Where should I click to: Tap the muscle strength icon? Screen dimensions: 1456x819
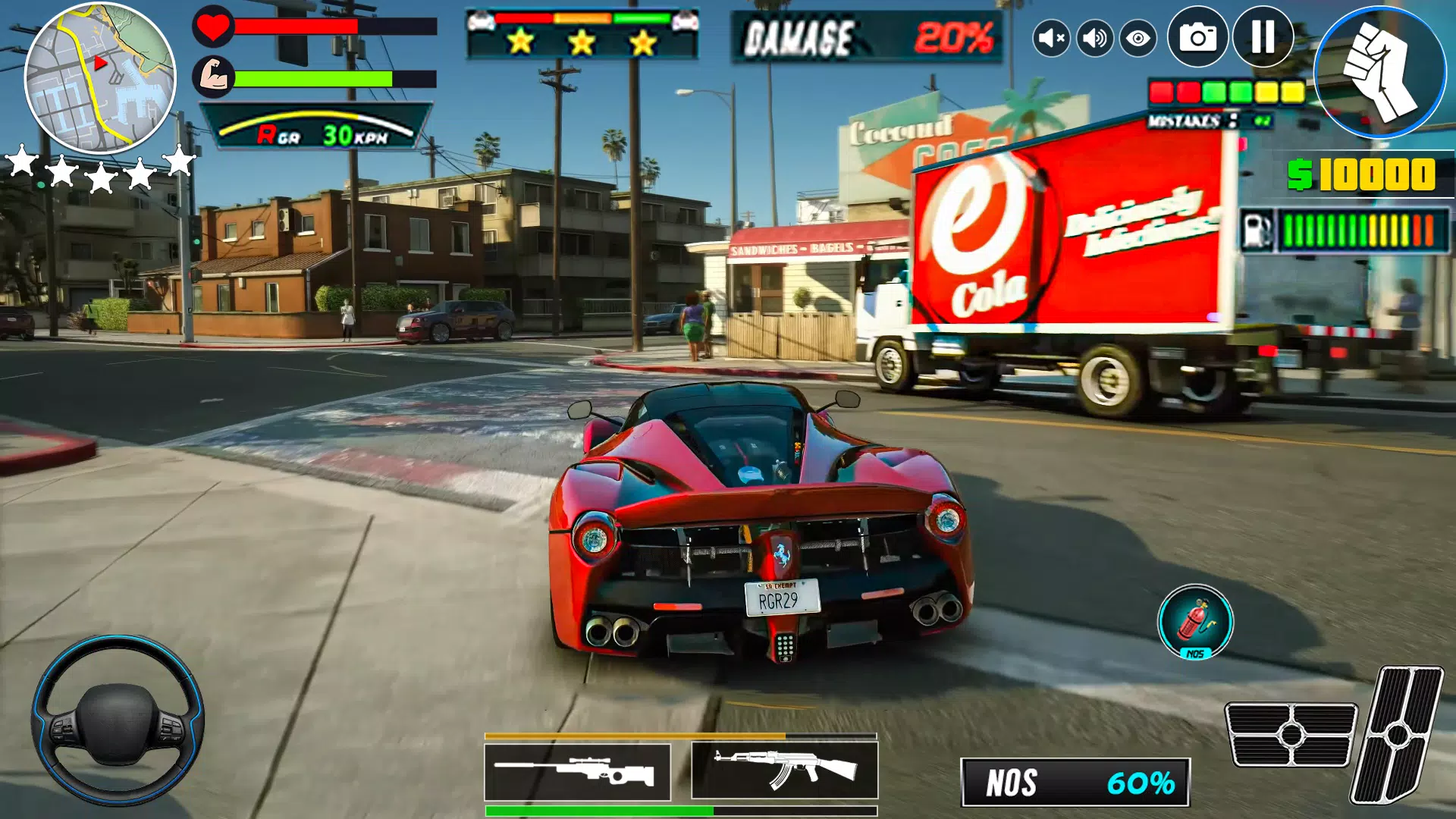click(215, 77)
